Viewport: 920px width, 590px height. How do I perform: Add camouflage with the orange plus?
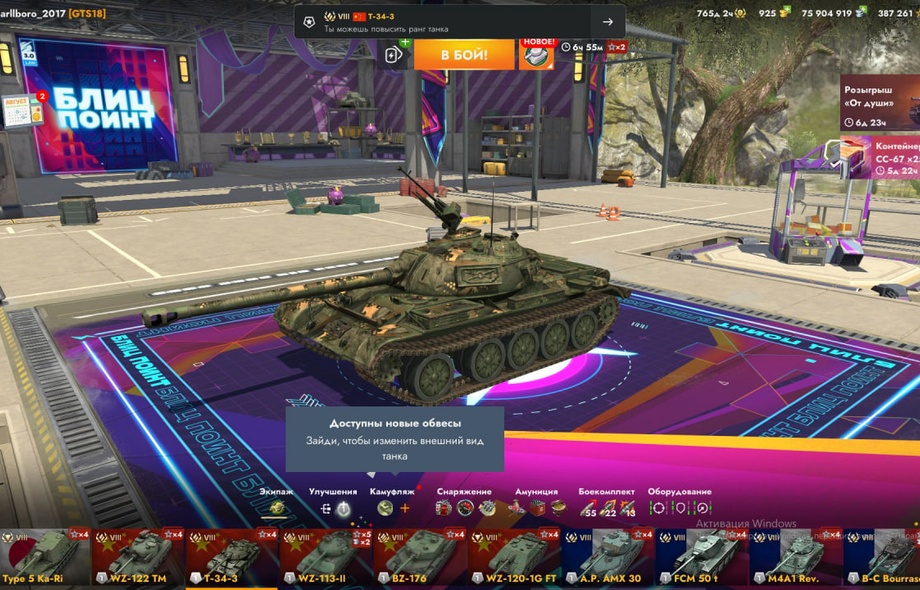(x=405, y=508)
